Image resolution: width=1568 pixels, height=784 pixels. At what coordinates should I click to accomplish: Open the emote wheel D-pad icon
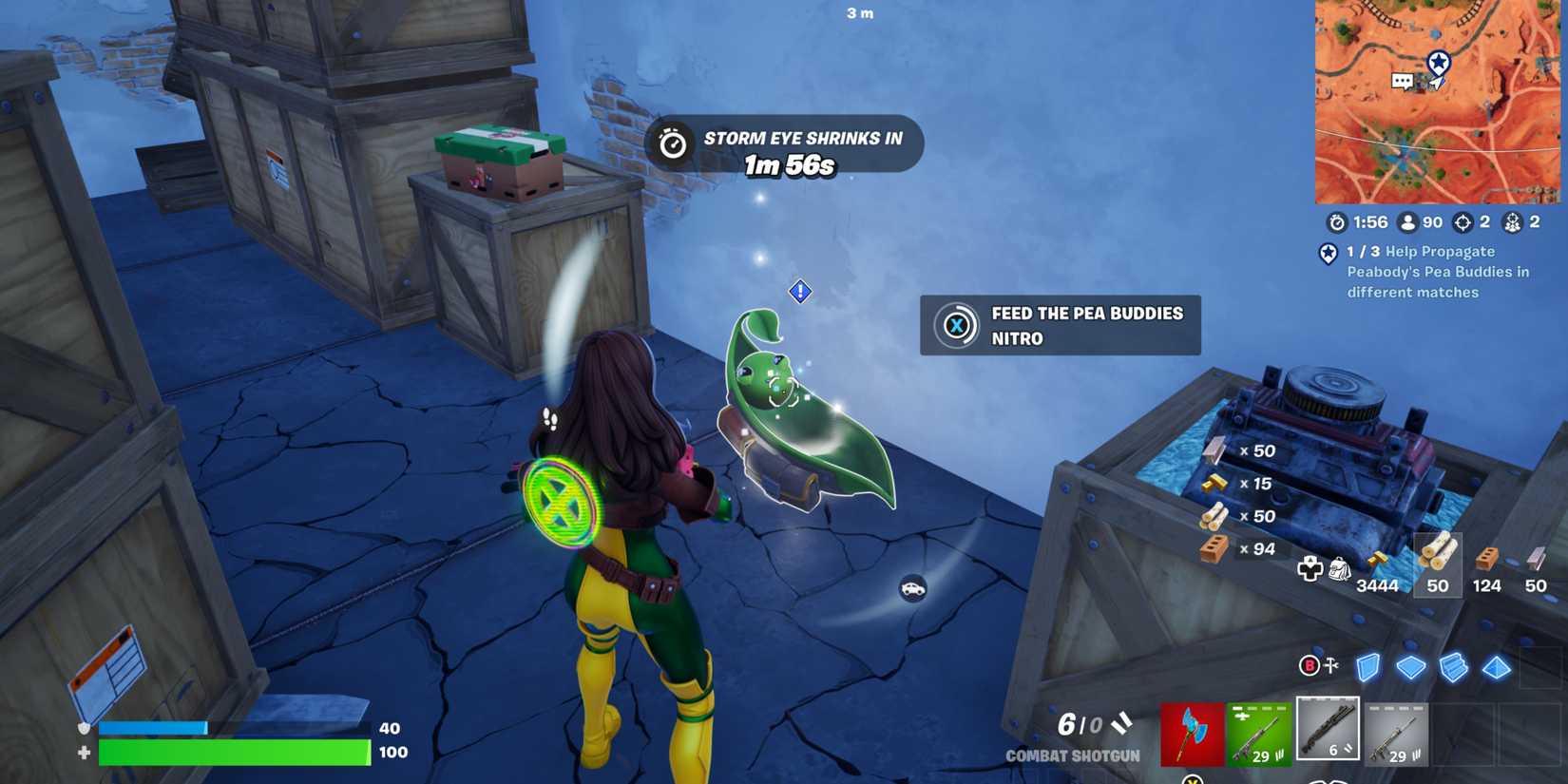(1312, 567)
